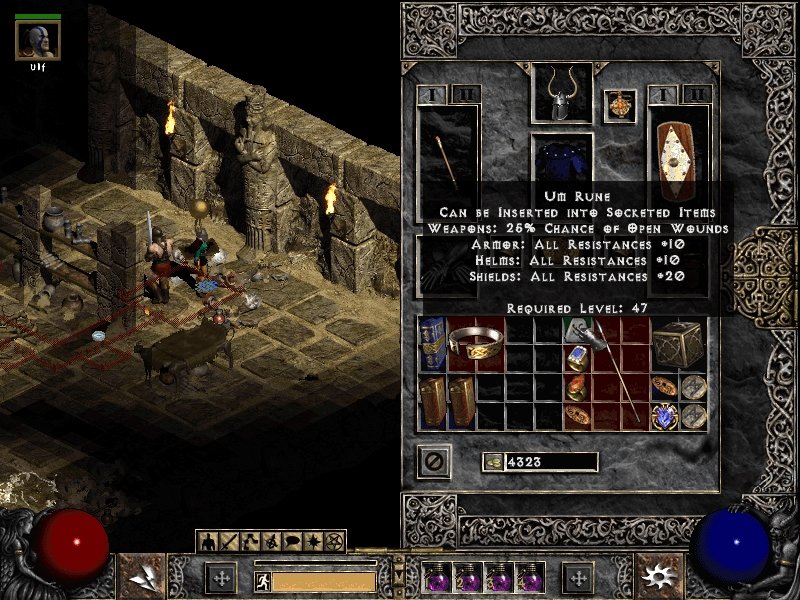
Task: Select the equipped amulet slot
Action: click(x=620, y=107)
